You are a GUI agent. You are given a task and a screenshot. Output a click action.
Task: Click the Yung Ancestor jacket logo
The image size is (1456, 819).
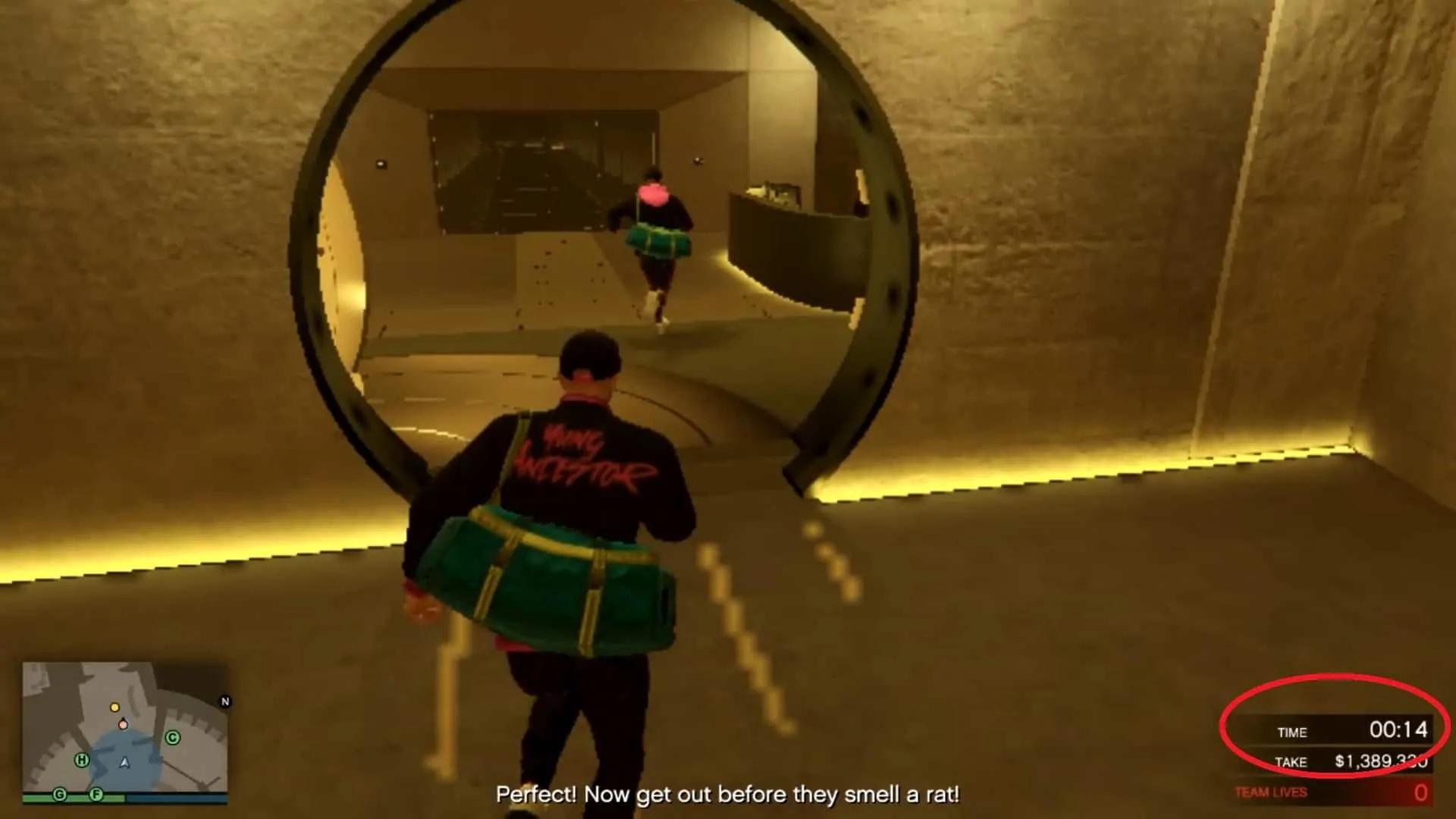[584, 451]
